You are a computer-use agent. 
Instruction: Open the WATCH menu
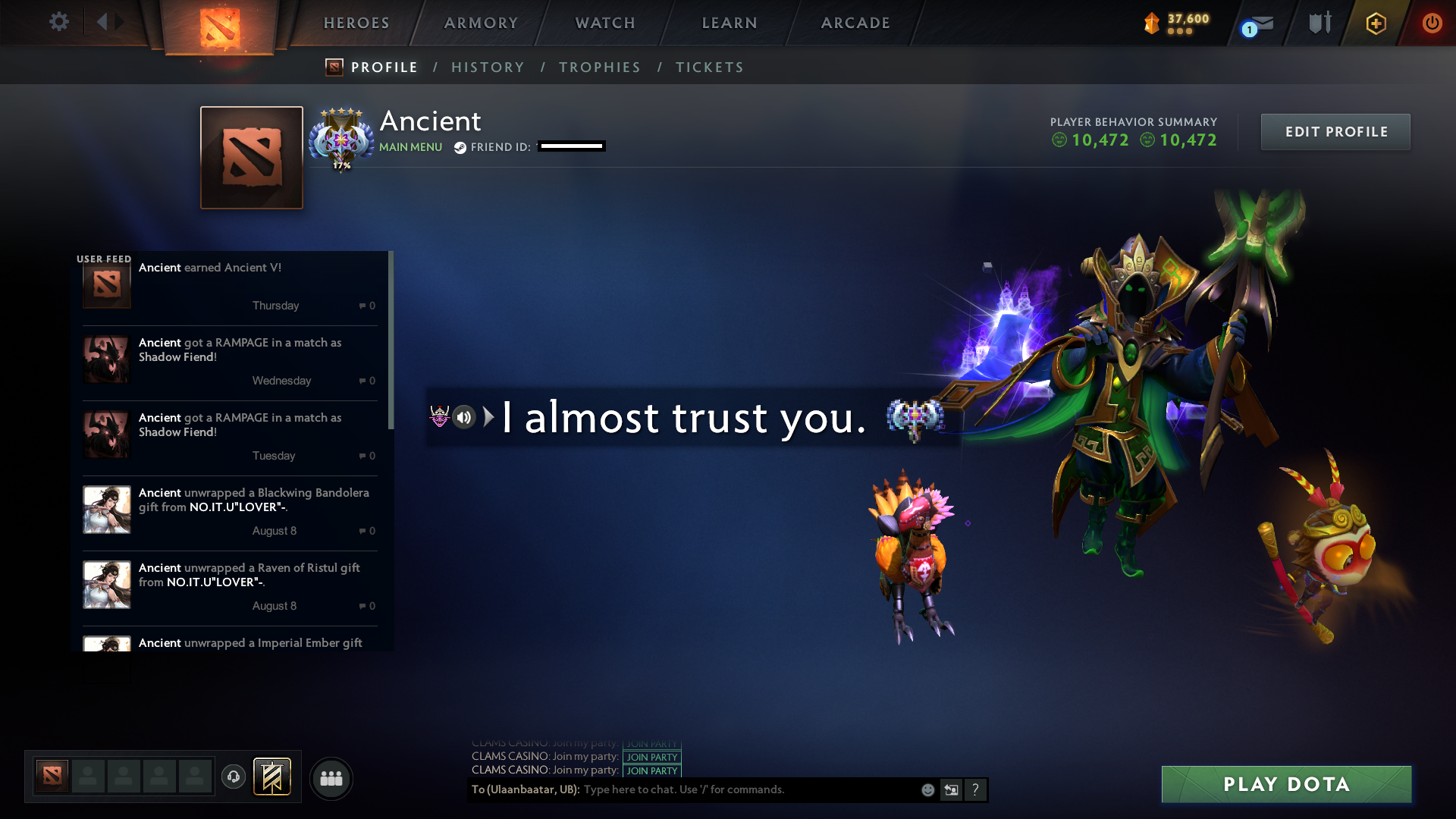tap(604, 23)
